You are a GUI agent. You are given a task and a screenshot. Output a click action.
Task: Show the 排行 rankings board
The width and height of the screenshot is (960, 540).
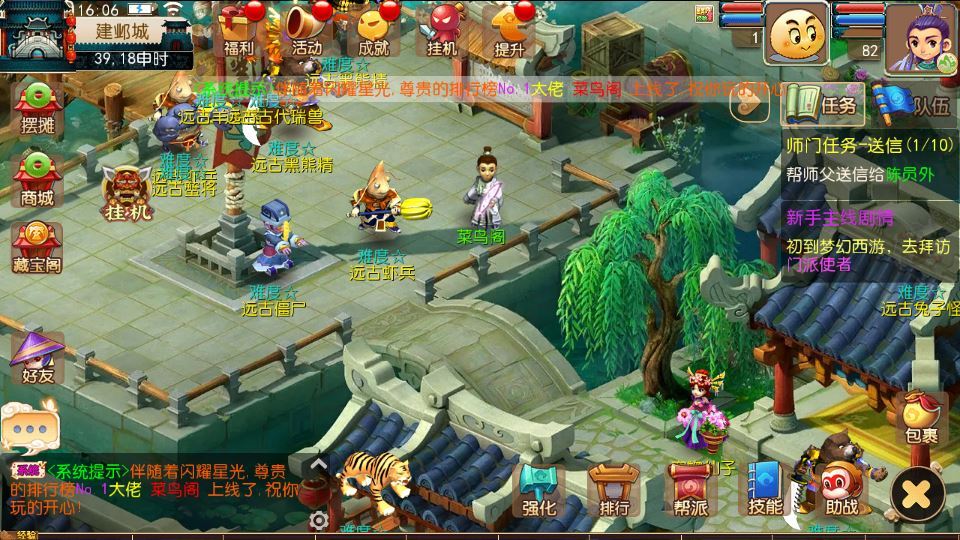614,490
